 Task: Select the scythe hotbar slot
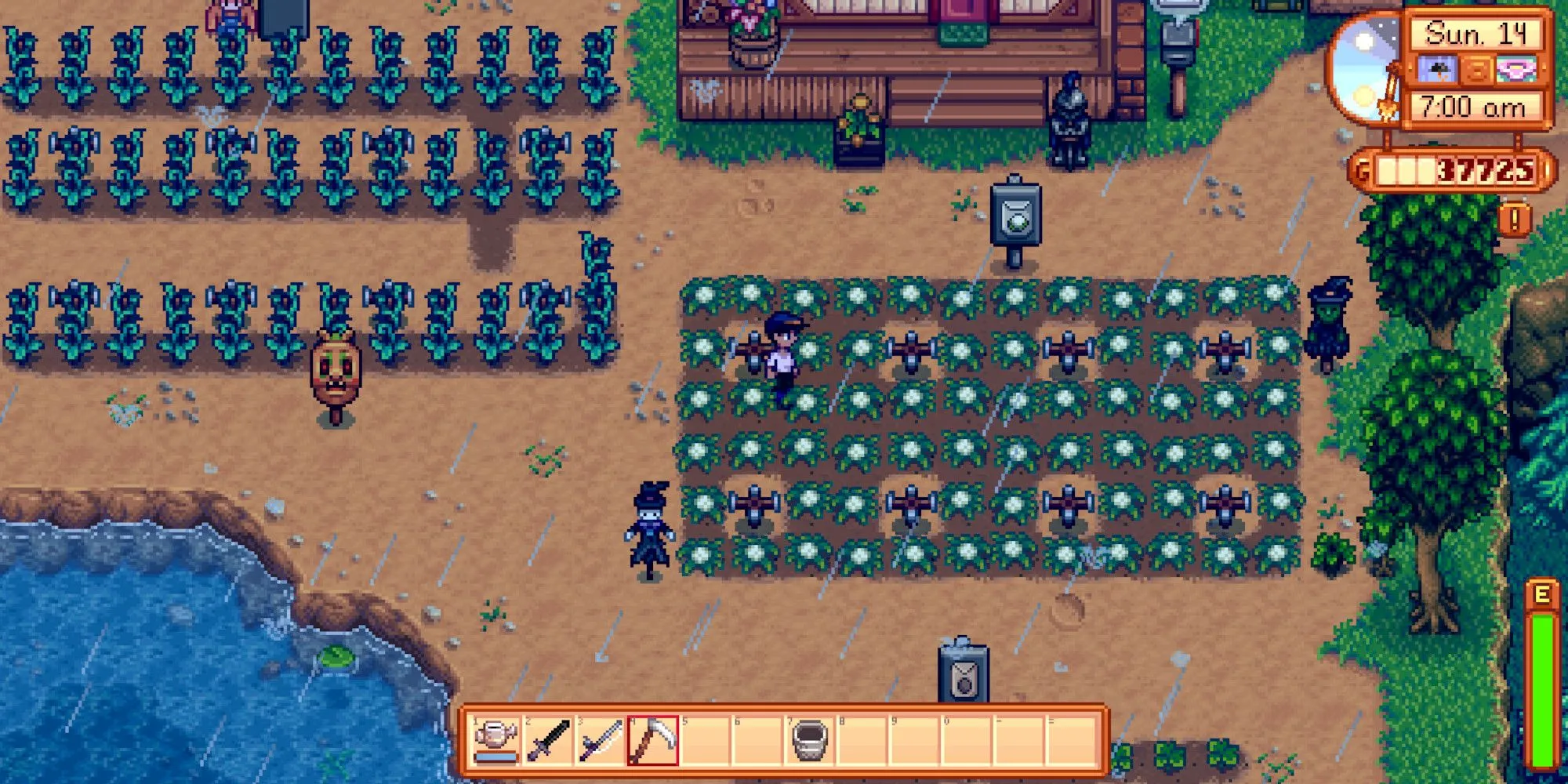pyautogui.click(x=653, y=741)
